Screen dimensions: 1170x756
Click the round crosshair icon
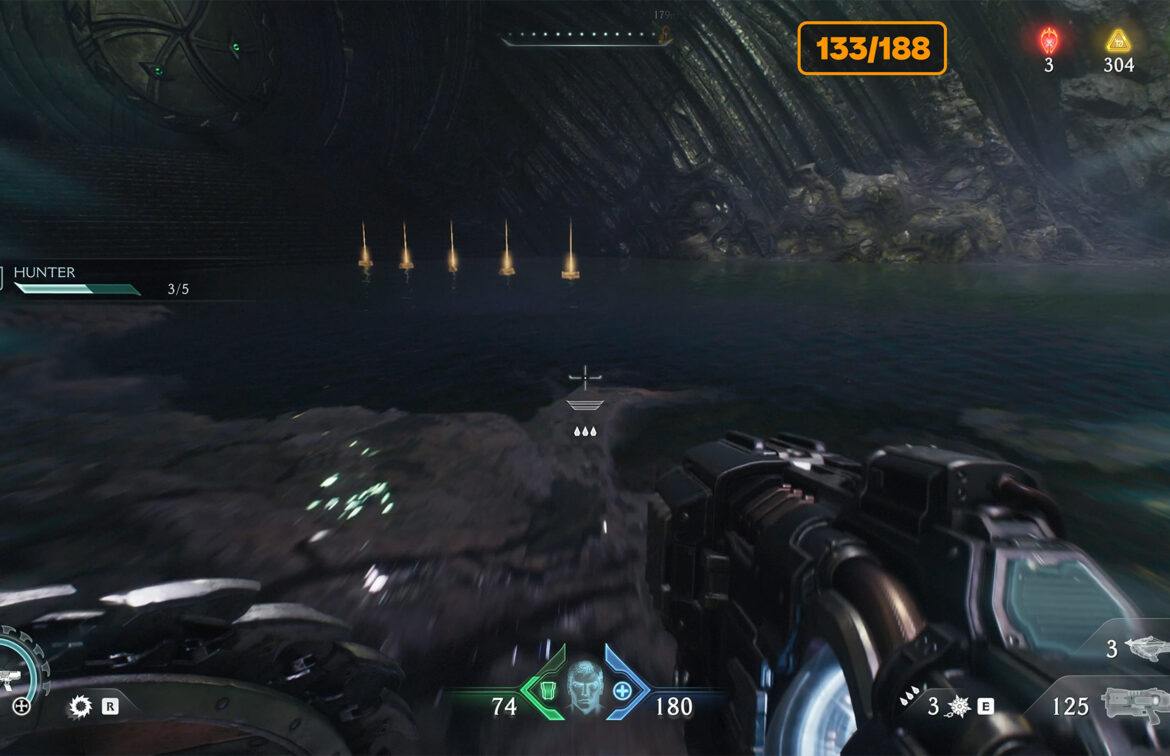point(21,706)
